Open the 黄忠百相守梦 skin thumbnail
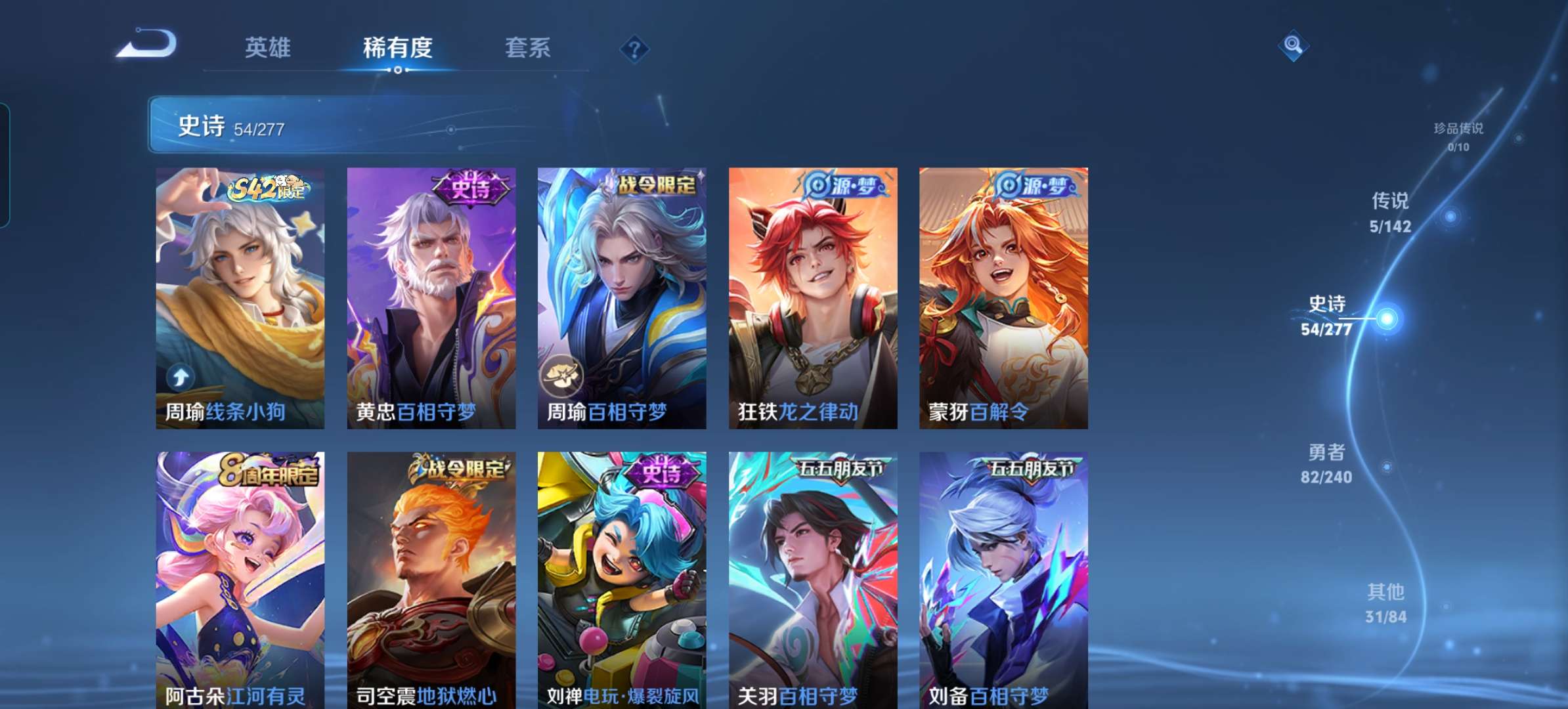The image size is (1568, 709). click(x=431, y=295)
